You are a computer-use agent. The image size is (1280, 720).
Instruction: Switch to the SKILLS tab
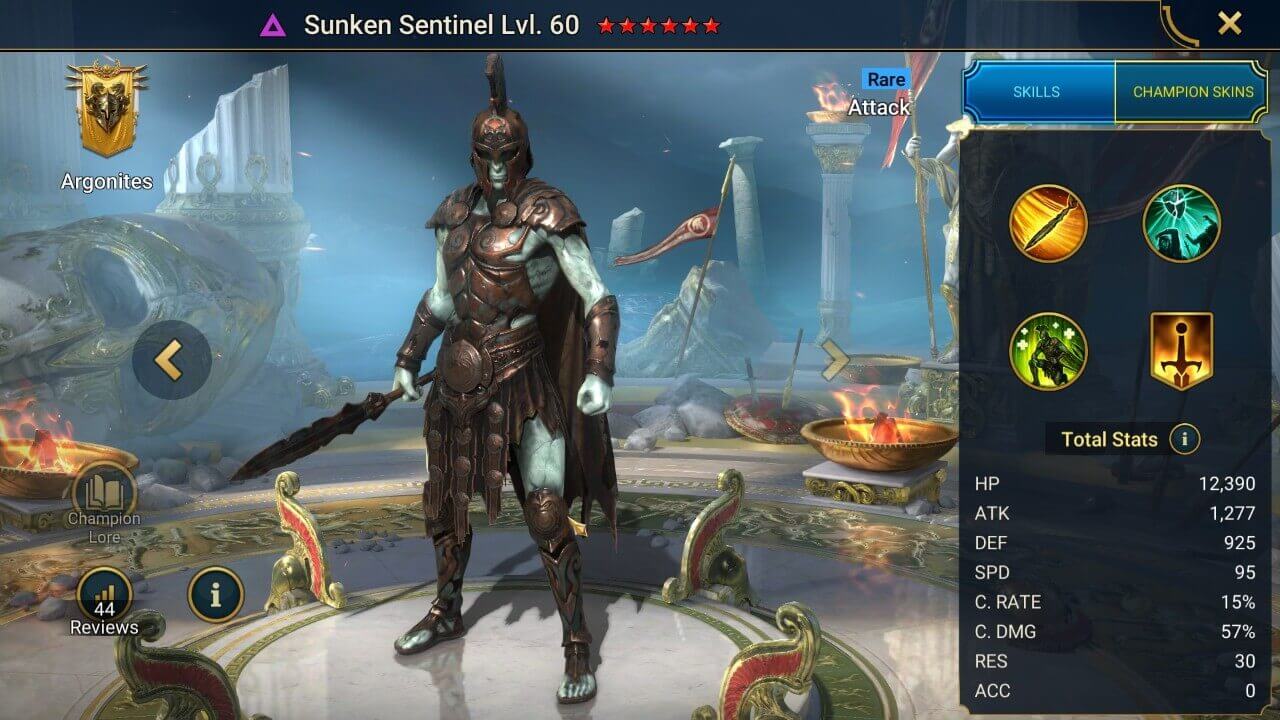[x=1038, y=91]
